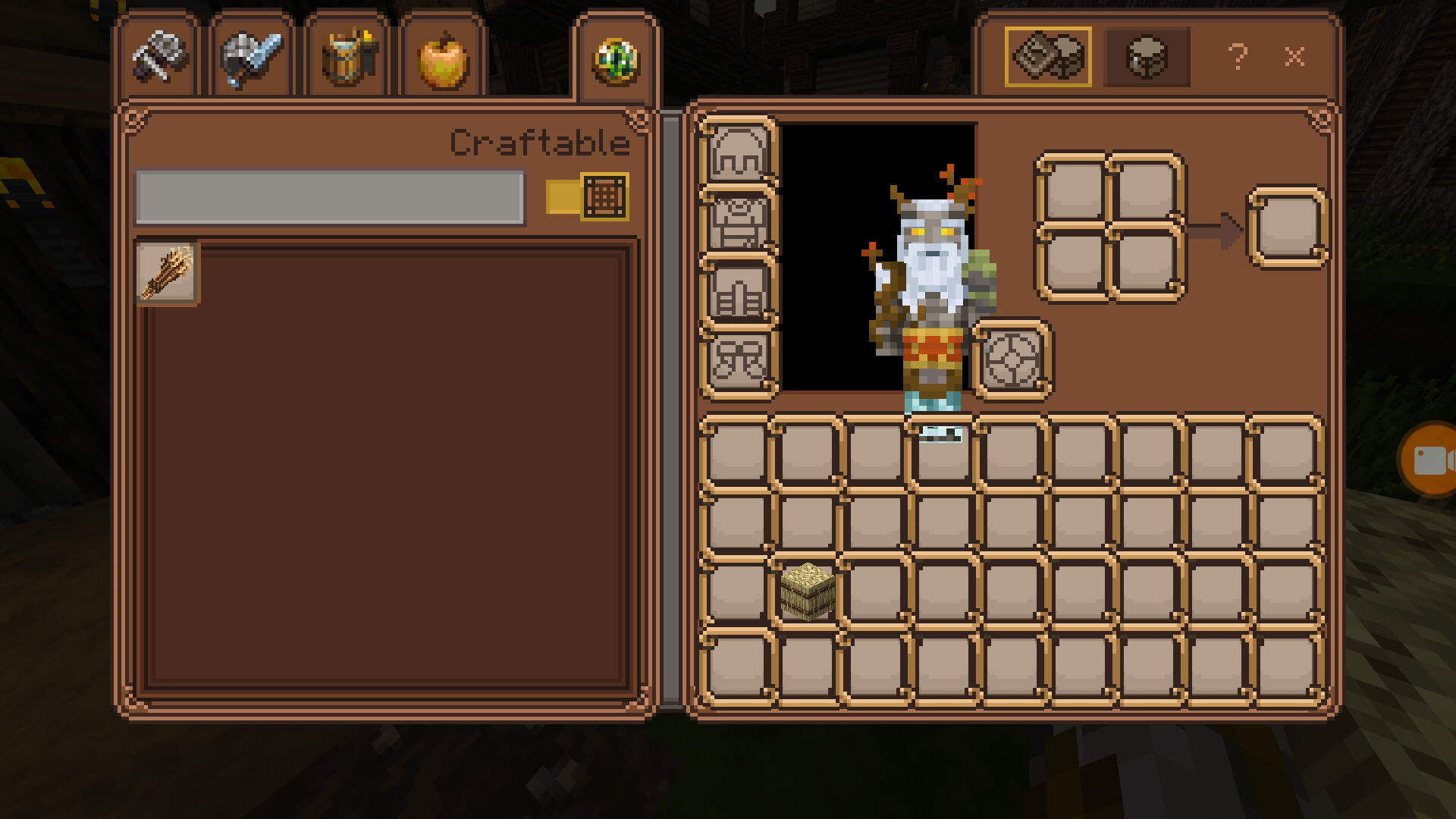
Task: Pick up the hay bale from inventory
Action: click(807, 591)
